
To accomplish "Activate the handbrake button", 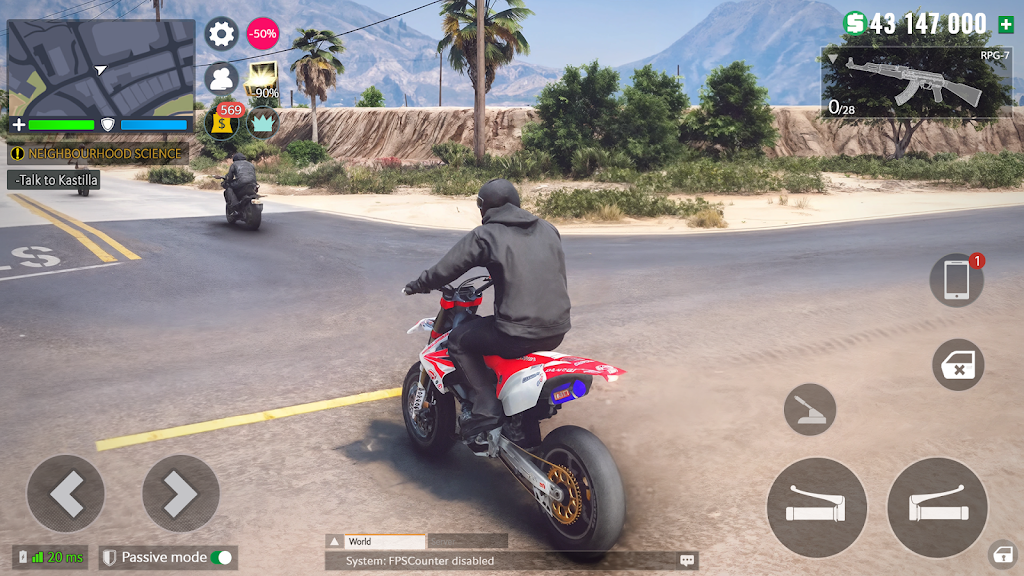I will (x=809, y=409).
